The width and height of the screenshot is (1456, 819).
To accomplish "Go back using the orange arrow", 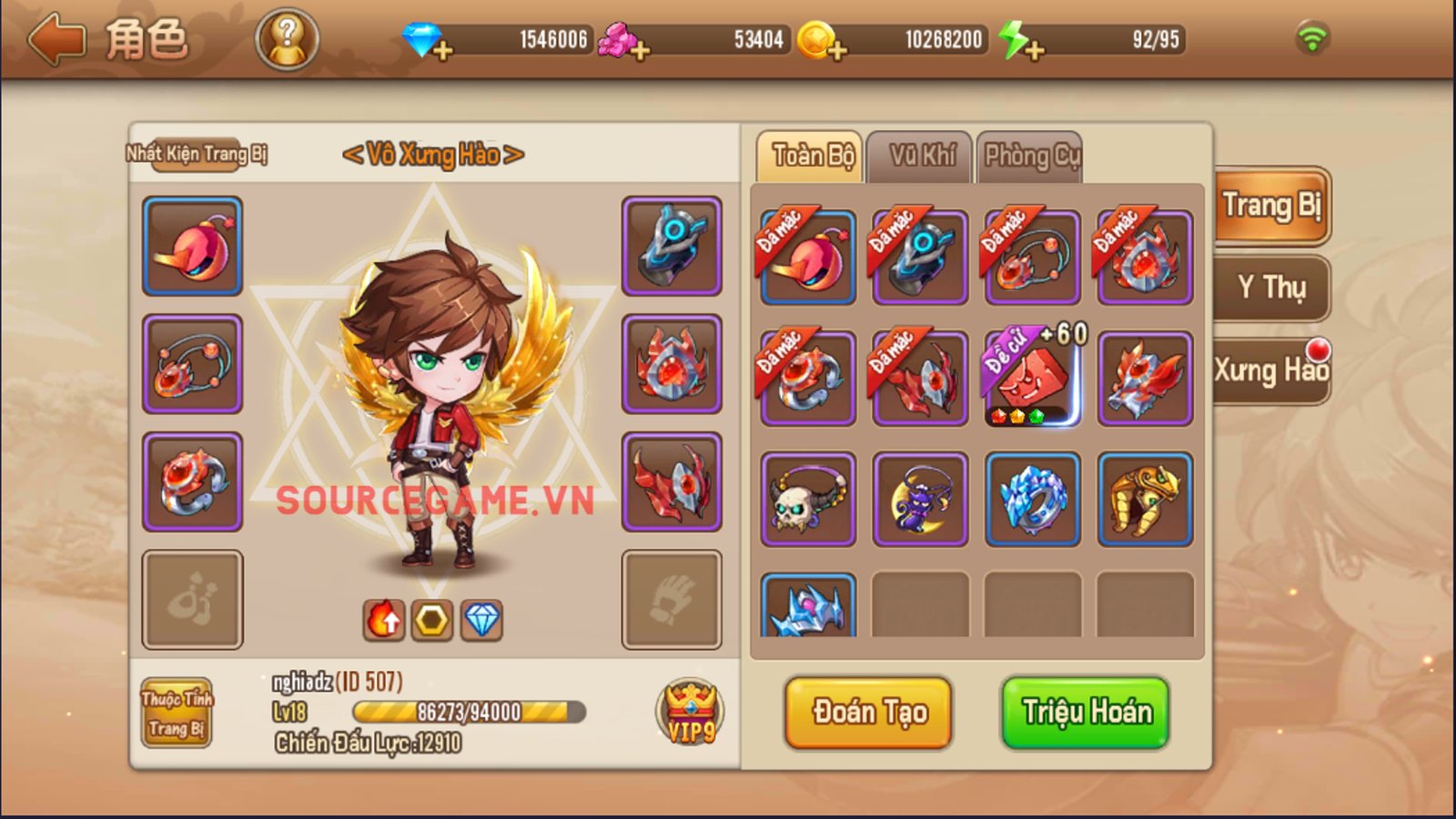I will [x=56, y=40].
